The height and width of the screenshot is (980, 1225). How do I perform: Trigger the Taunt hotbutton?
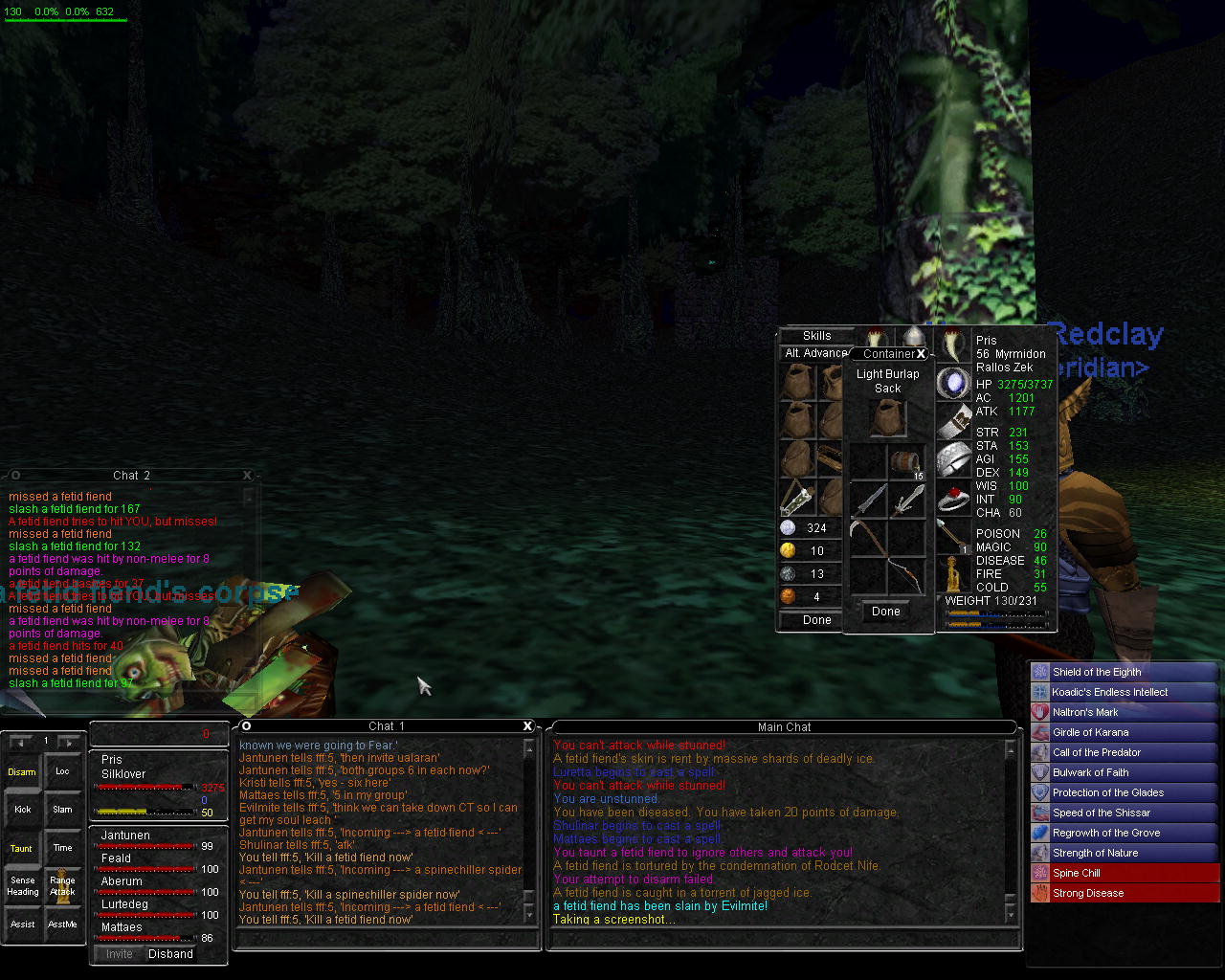click(x=22, y=848)
